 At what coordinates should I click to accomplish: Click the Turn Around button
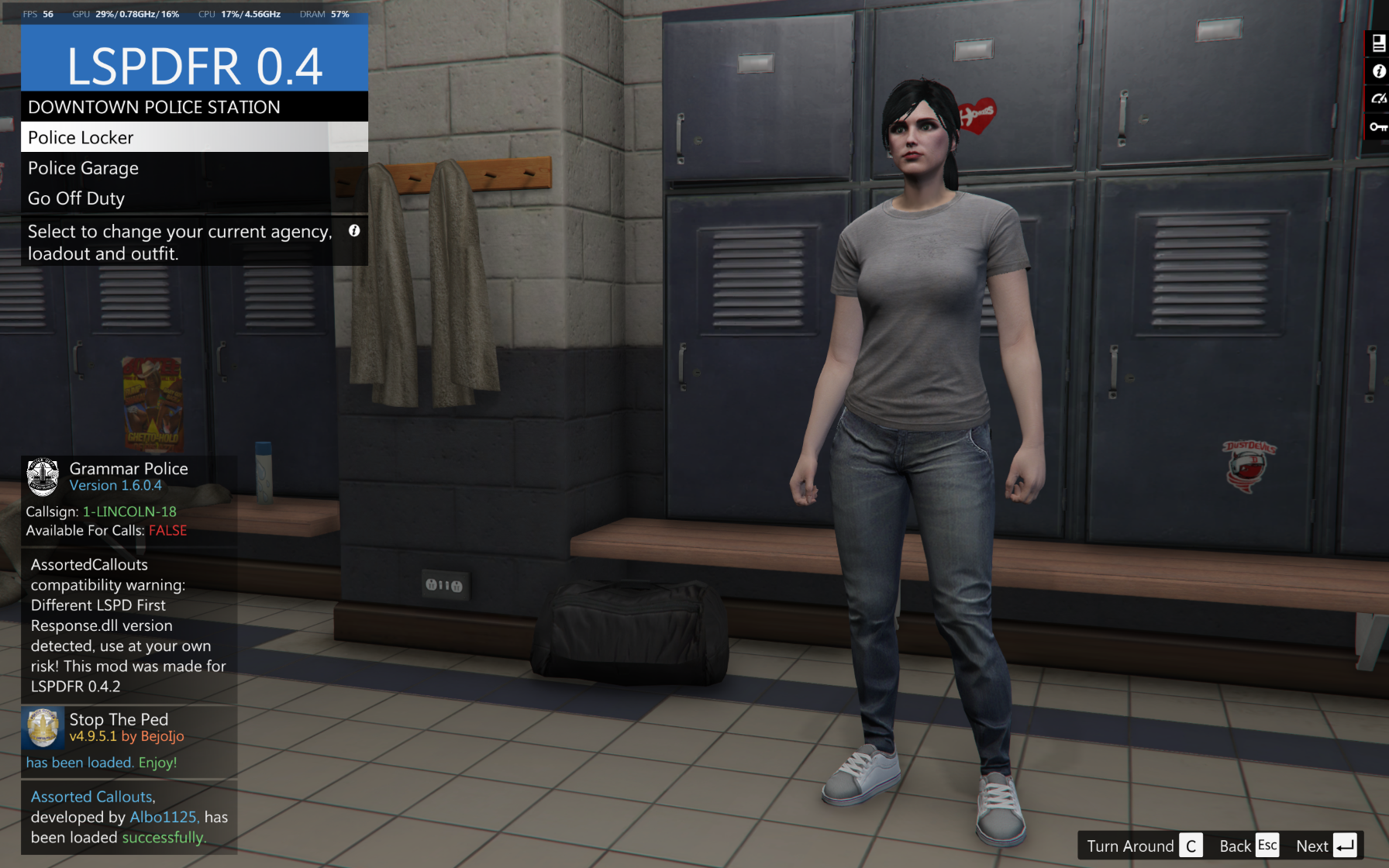point(1144,846)
